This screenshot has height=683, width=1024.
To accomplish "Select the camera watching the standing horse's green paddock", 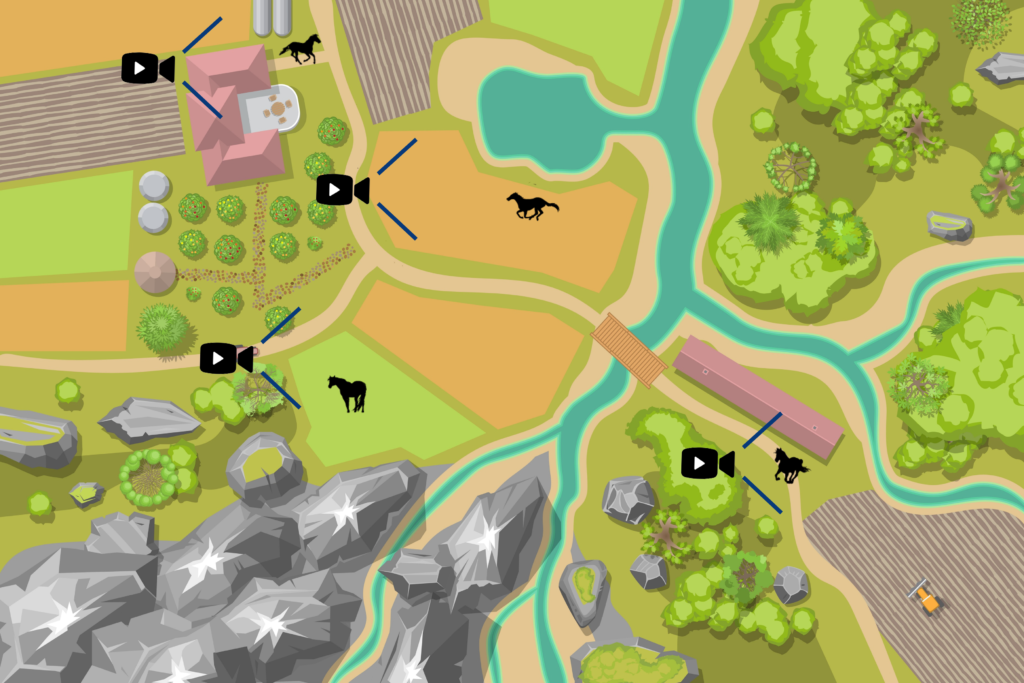I will (x=226, y=358).
